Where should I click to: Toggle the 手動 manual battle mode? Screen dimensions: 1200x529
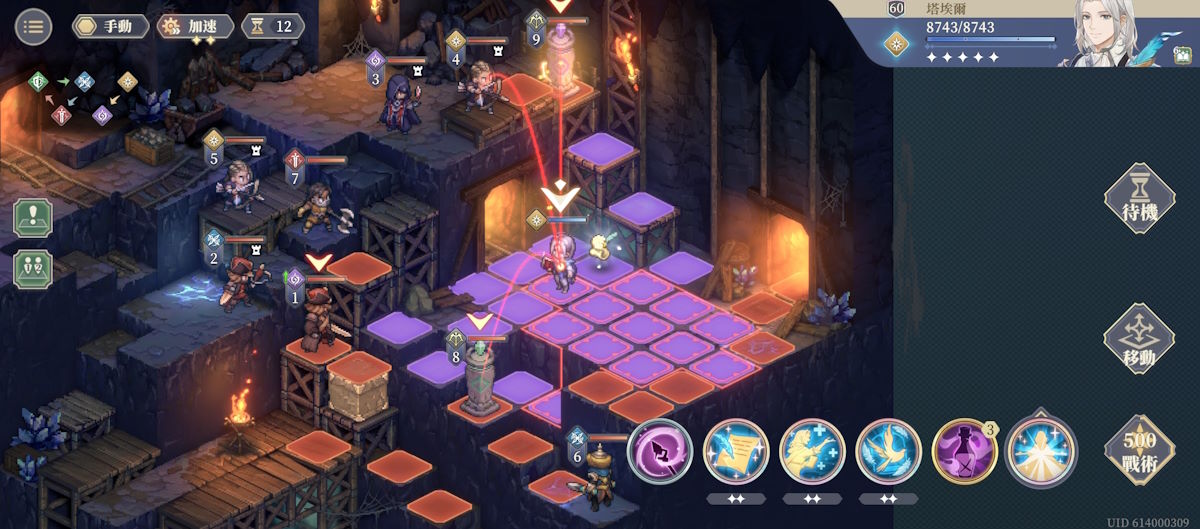point(112,26)
